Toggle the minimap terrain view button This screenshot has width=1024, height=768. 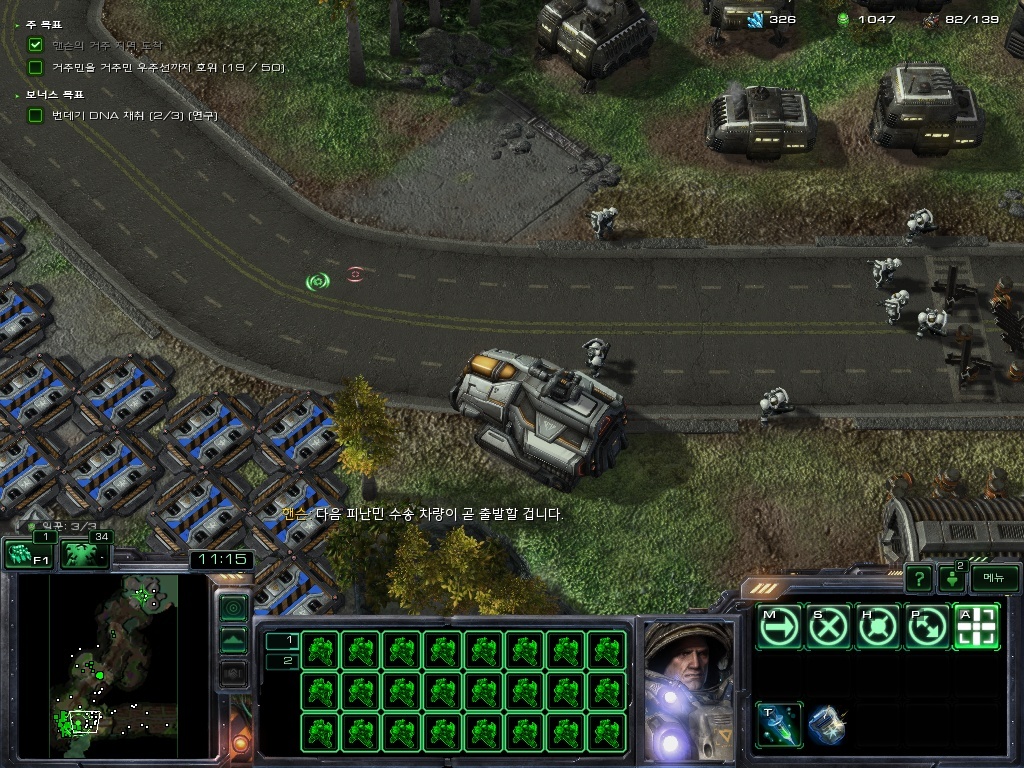tap(233, 640)
